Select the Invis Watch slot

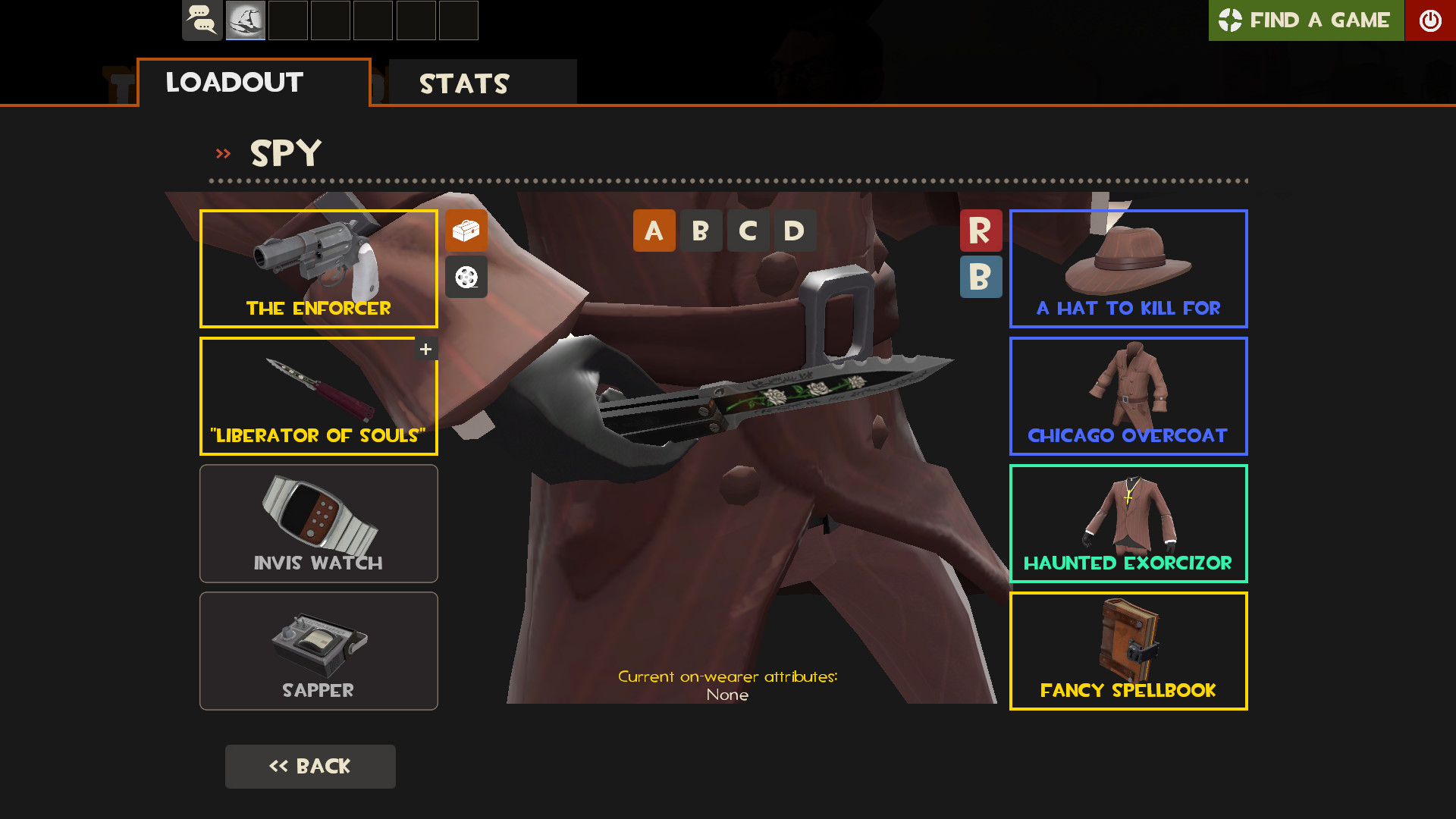pyautogui.click(x=318, y=523)
